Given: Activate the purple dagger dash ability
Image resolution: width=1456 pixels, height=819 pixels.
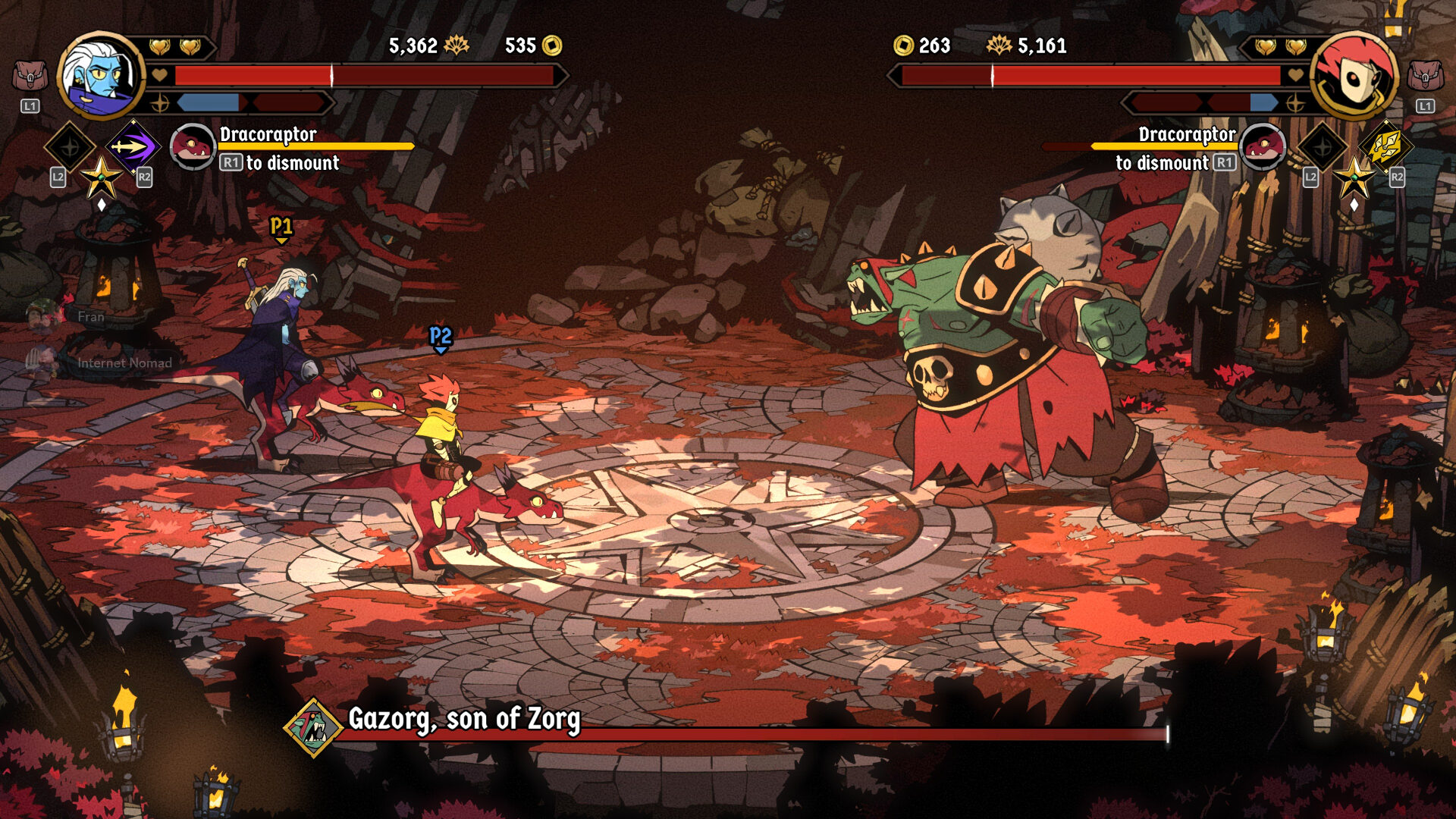Looking at the screenshot, I should pos(132,146).
